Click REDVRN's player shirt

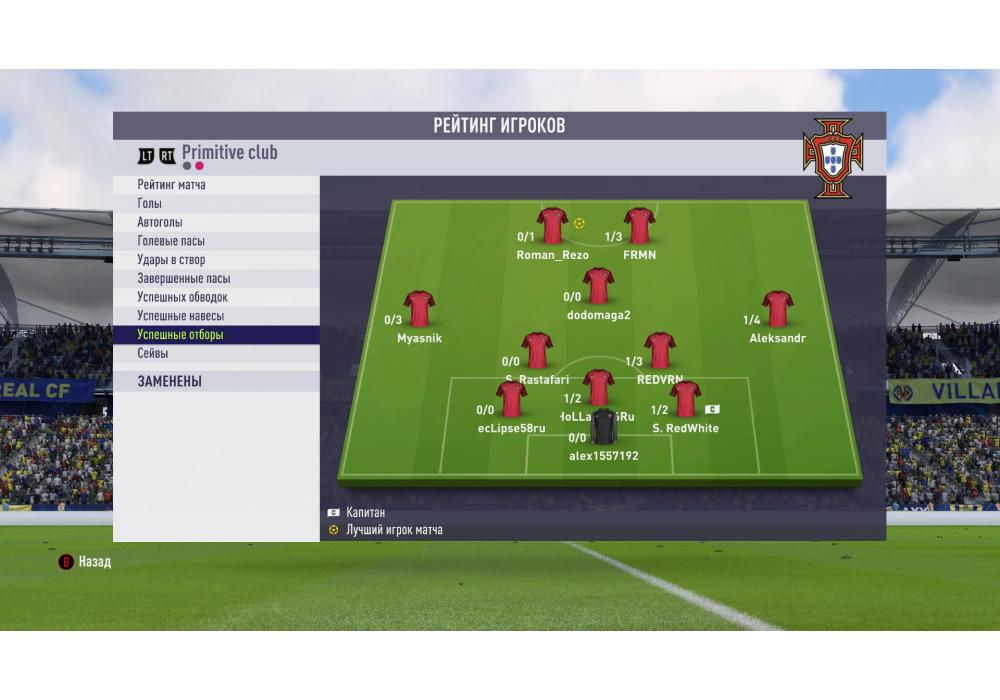659,351
